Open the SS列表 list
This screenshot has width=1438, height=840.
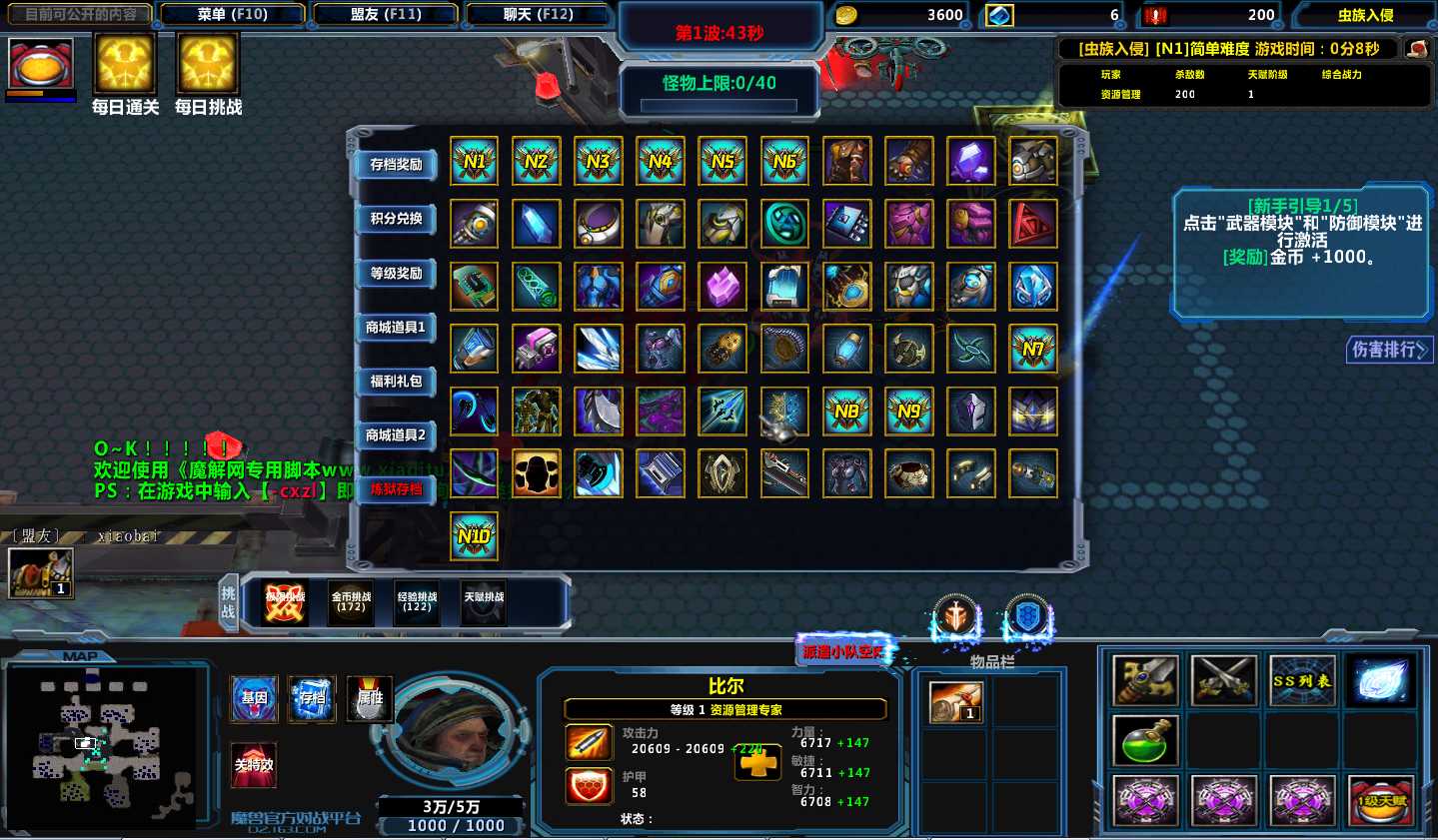1301,681
